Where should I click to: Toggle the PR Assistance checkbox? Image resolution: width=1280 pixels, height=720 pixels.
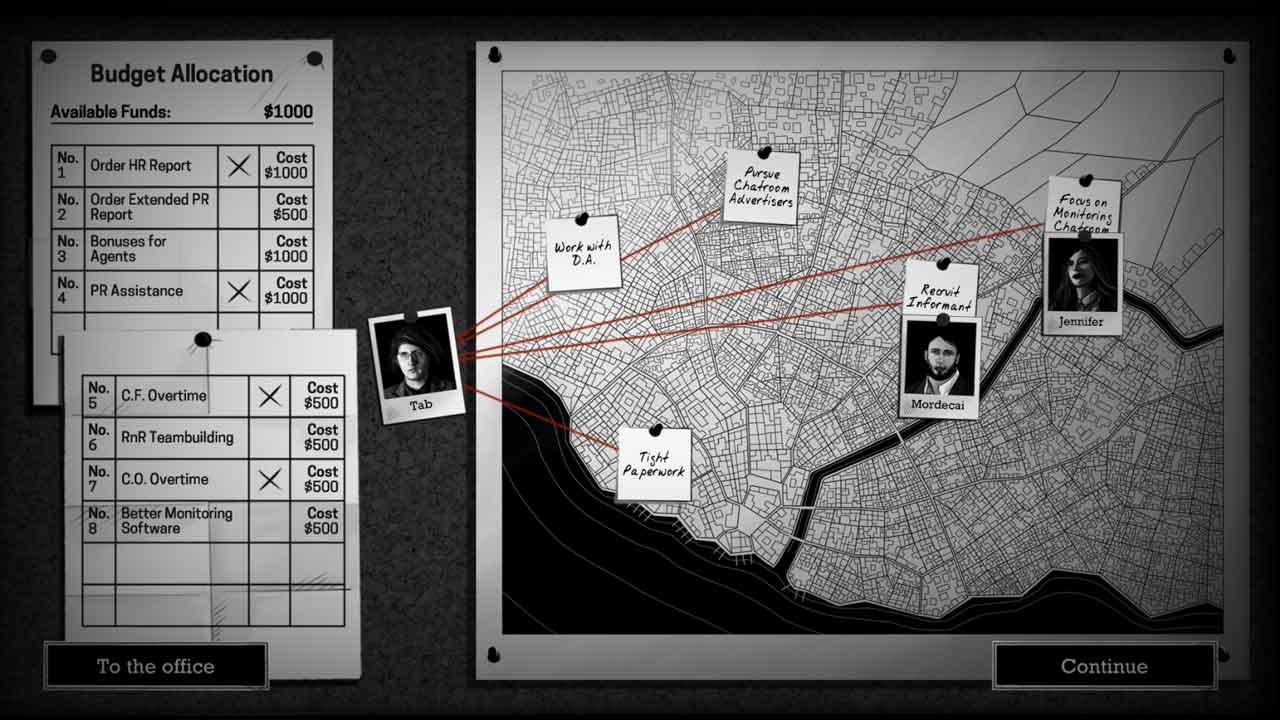[238, 291]
